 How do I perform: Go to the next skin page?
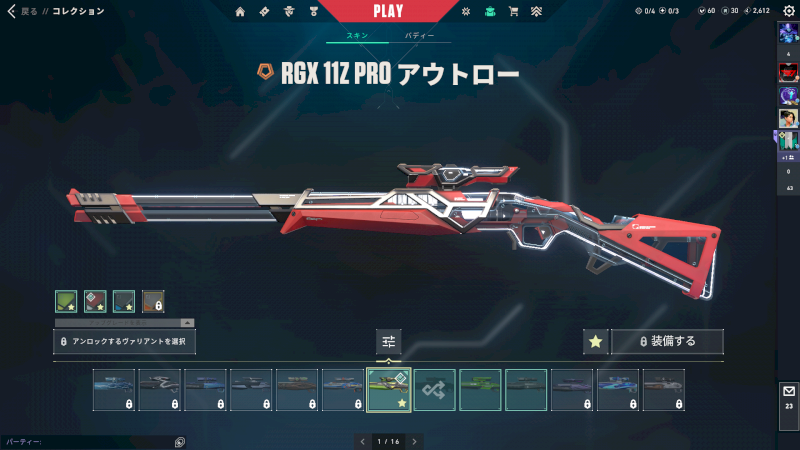tap(414, 441)
